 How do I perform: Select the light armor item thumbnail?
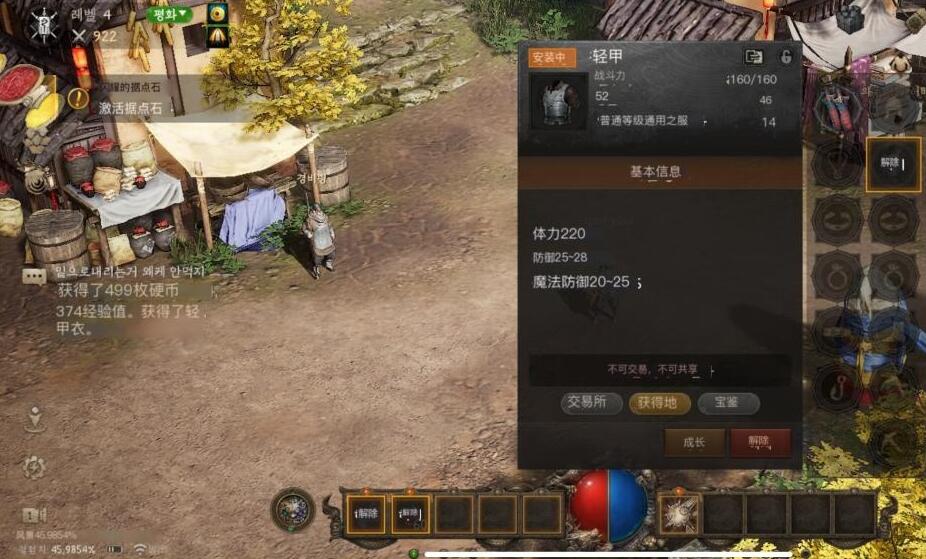coord(558,101)
